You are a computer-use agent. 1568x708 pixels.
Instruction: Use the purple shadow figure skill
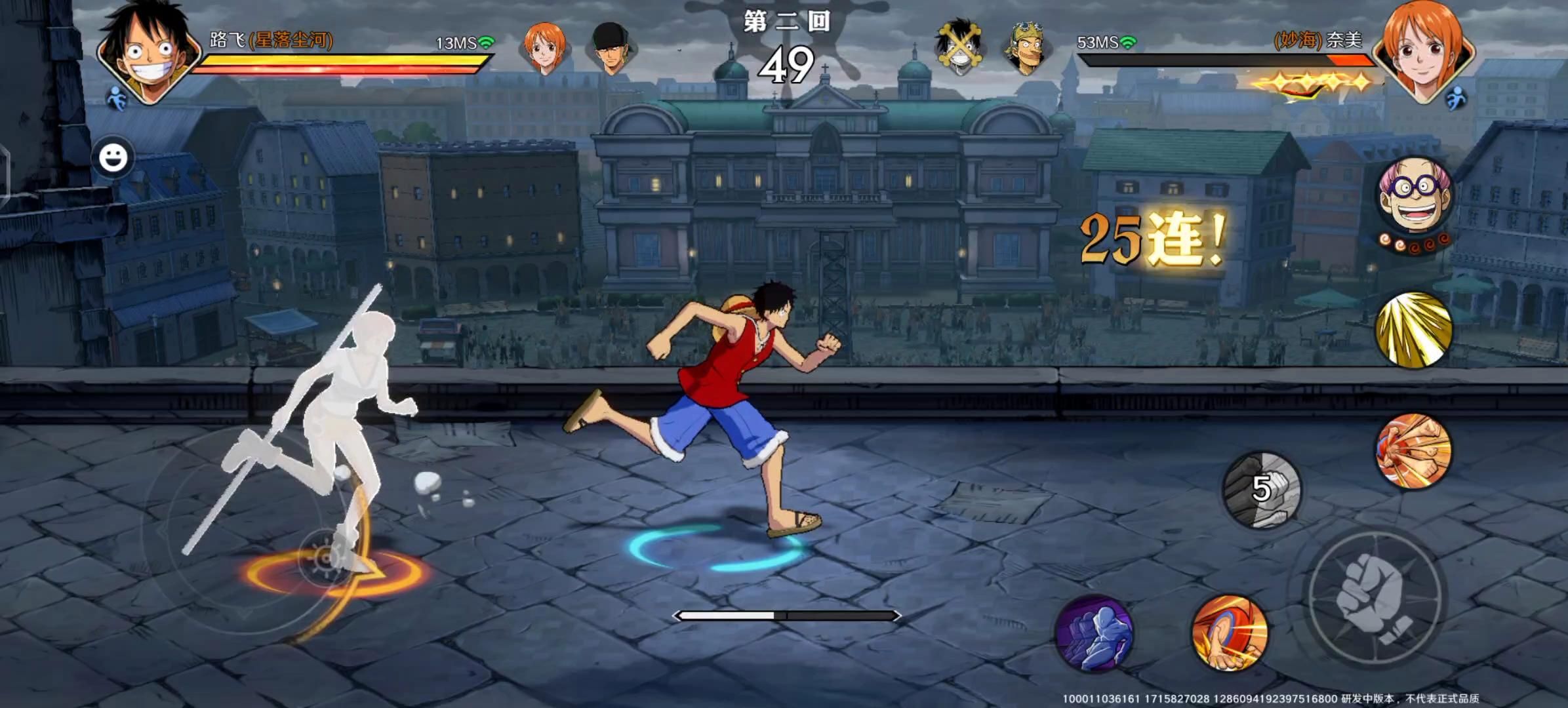(1094, 633)
